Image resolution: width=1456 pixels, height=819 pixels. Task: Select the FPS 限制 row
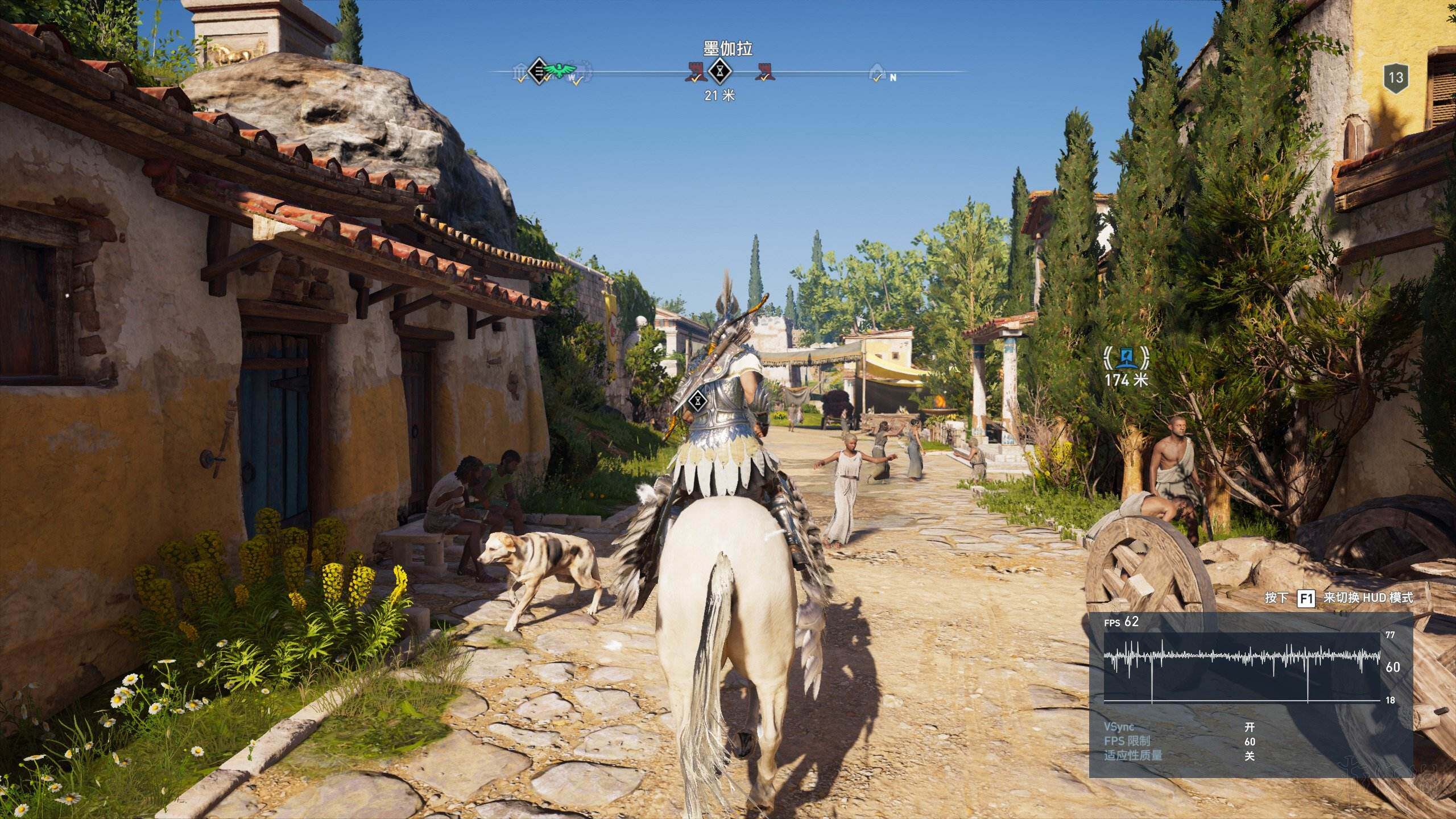(x=1176, y=741)
